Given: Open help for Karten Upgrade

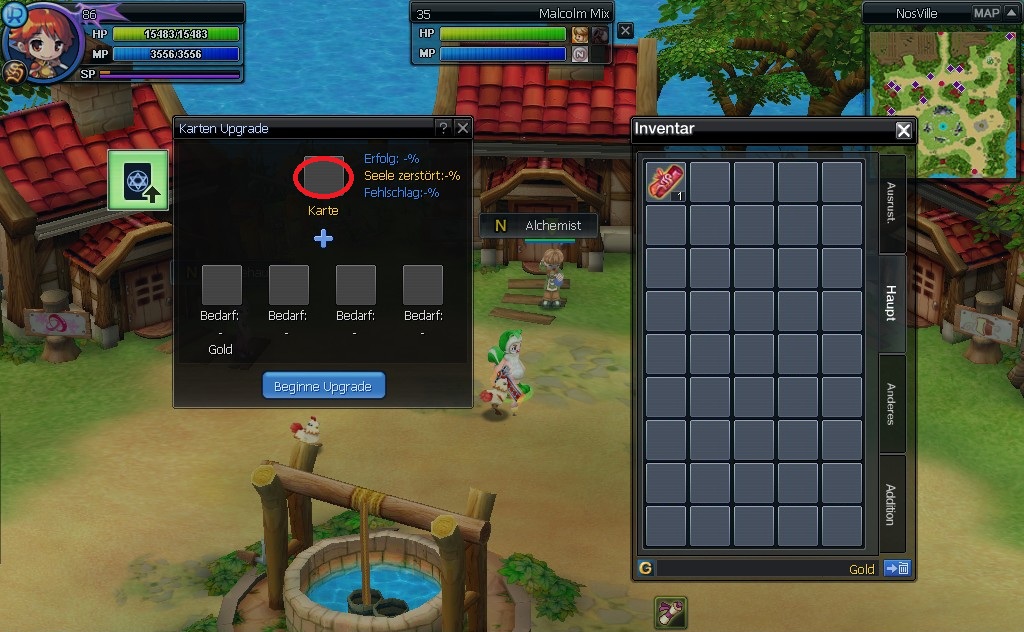Looking at the screenshot, I should click(x=442, y=128).
